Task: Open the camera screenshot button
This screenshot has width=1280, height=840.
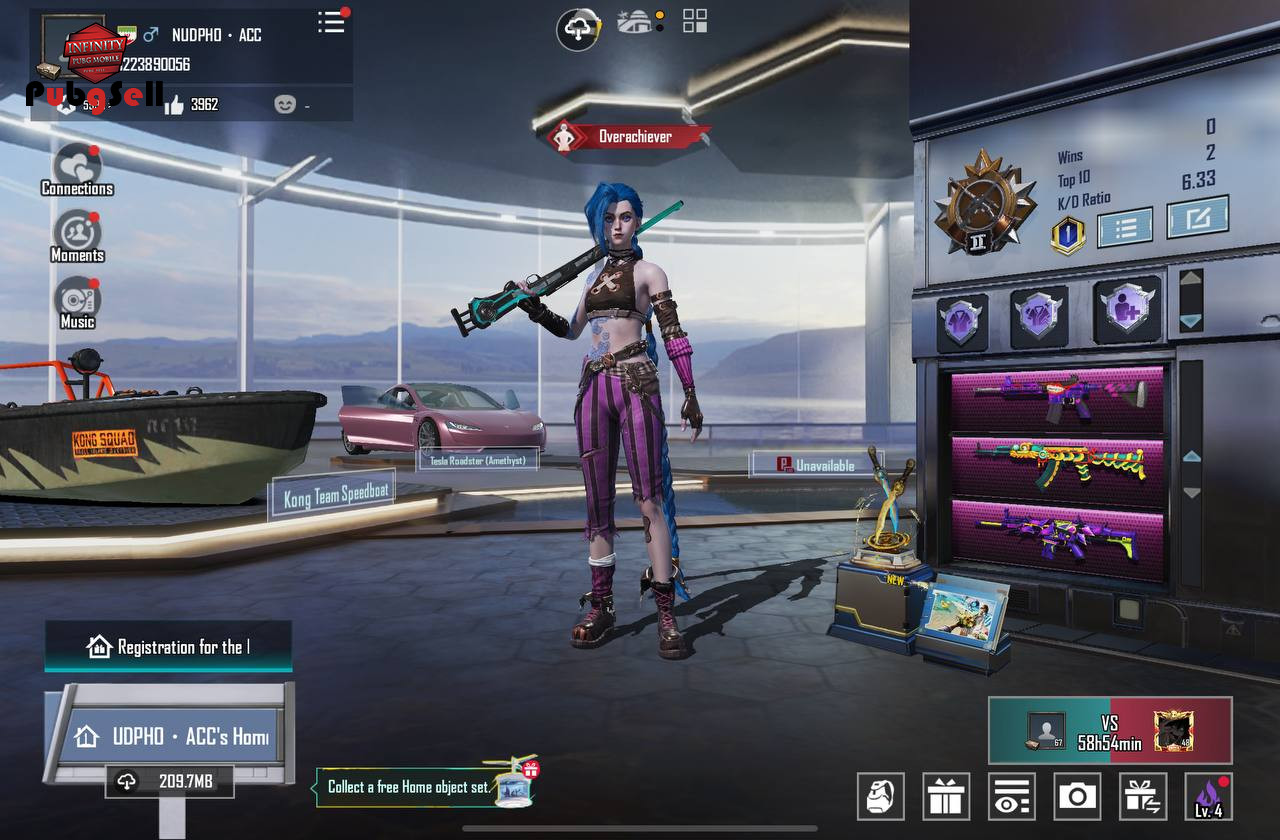Action: click(x=1077, y=797)
